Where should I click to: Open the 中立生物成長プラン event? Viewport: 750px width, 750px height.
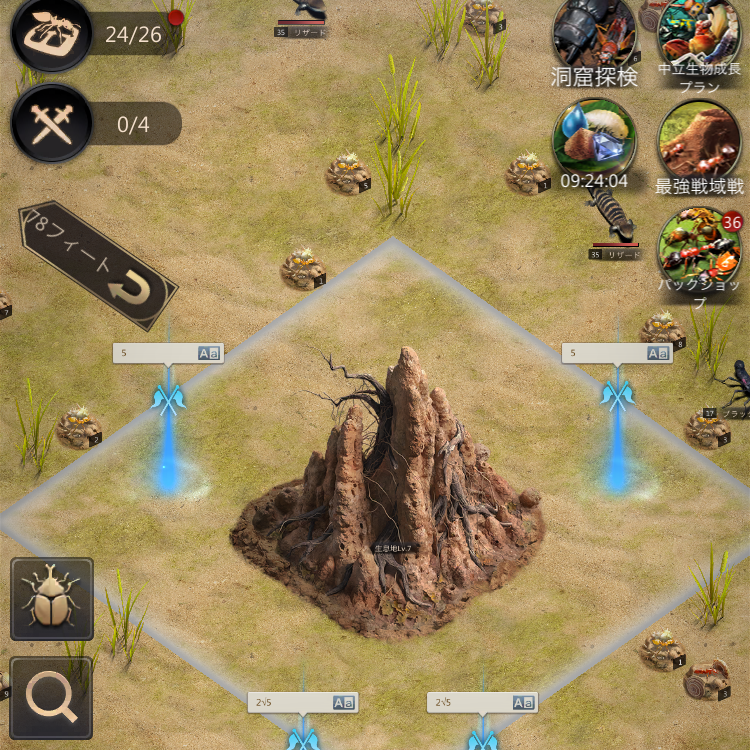pyautogui.click(x=699, y=38)
